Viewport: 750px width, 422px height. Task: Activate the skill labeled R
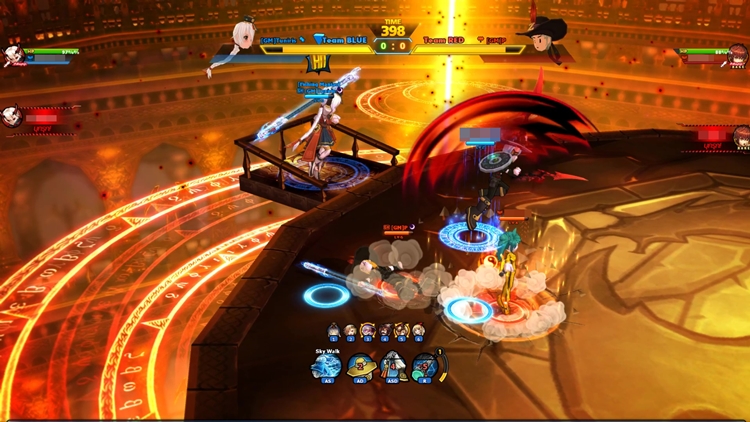pyautogui.click(x=425, y=367)
